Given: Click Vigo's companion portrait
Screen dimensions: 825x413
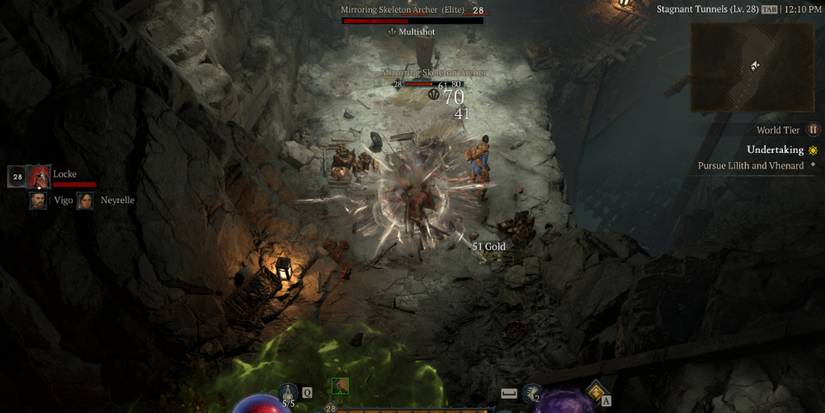Looking at the screenshot, I should point(38,200).
